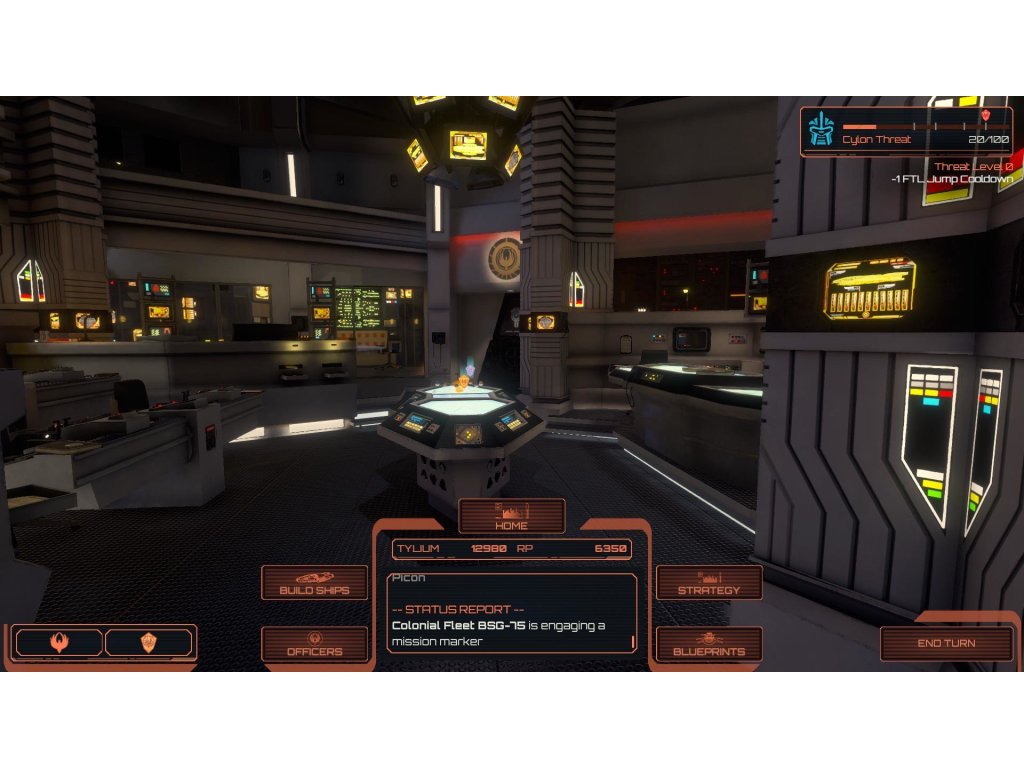The image size is (1024, 768).
Task: Open the Build Ships menu
Action: [x=314, y=583]
